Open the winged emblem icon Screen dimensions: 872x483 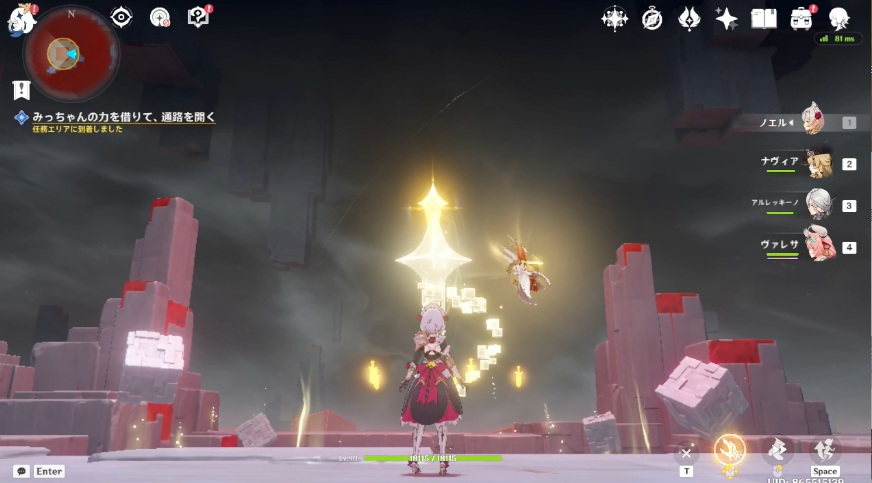[x=689, y=18]
